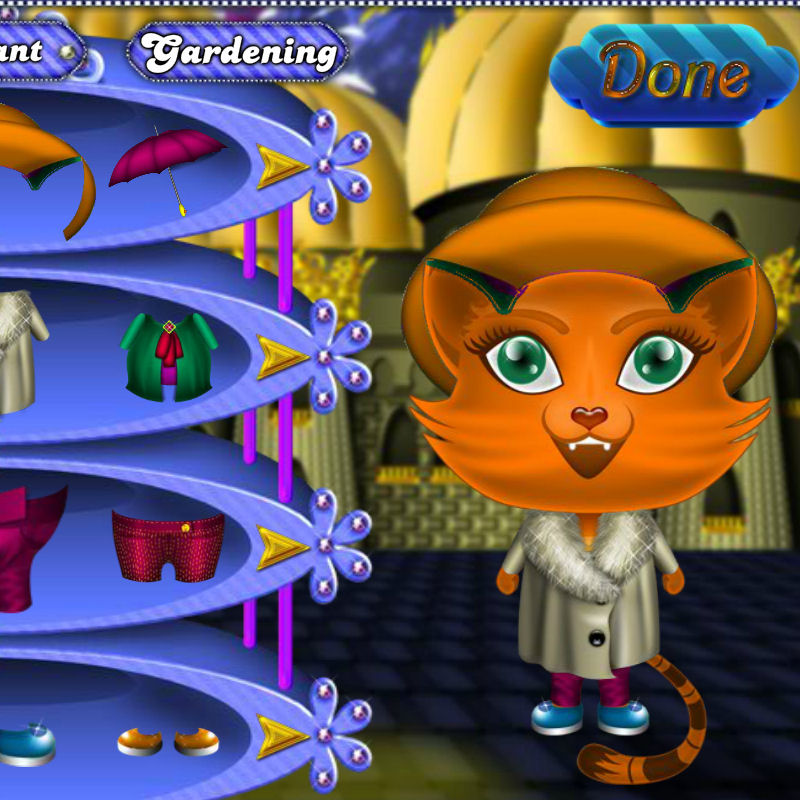Screen dimensions: 800x800
Task: Select the orange shoes
Action: 168,741
